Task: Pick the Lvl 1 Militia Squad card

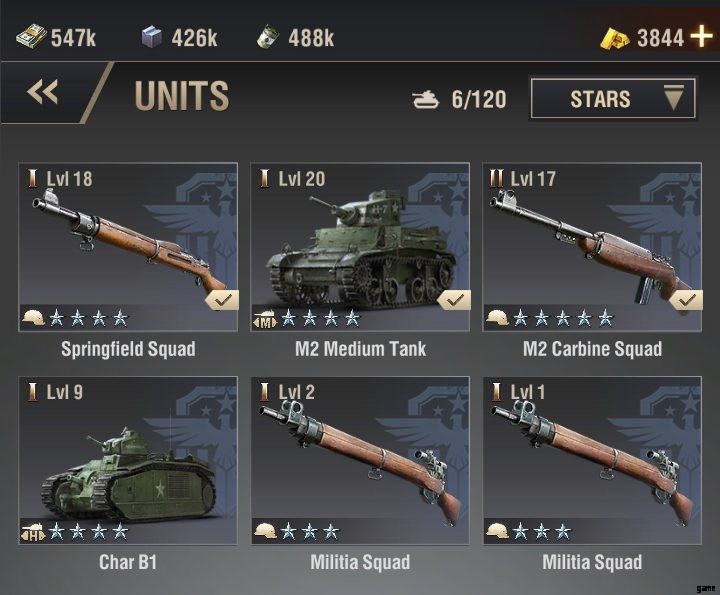Action: pos(592,460)
